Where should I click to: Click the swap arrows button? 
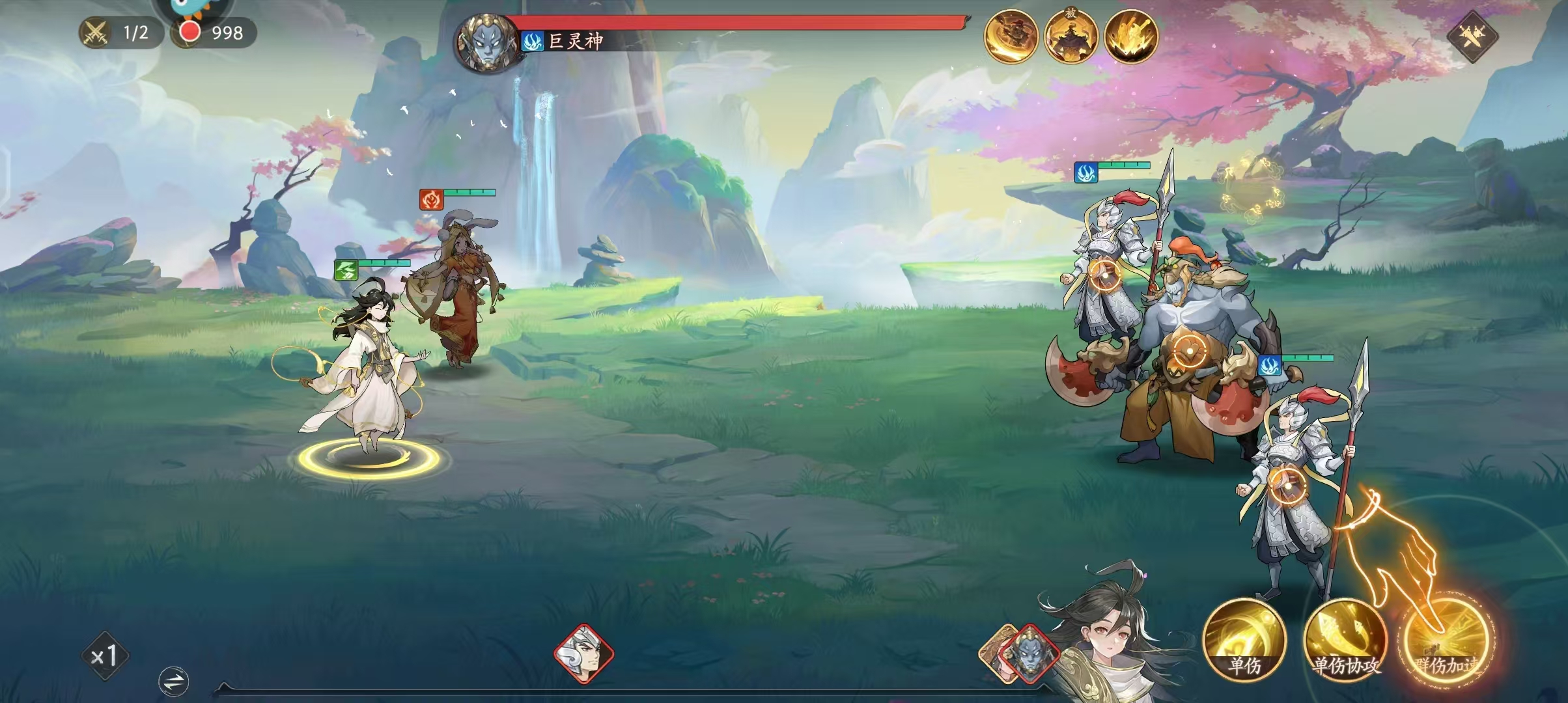174,682
